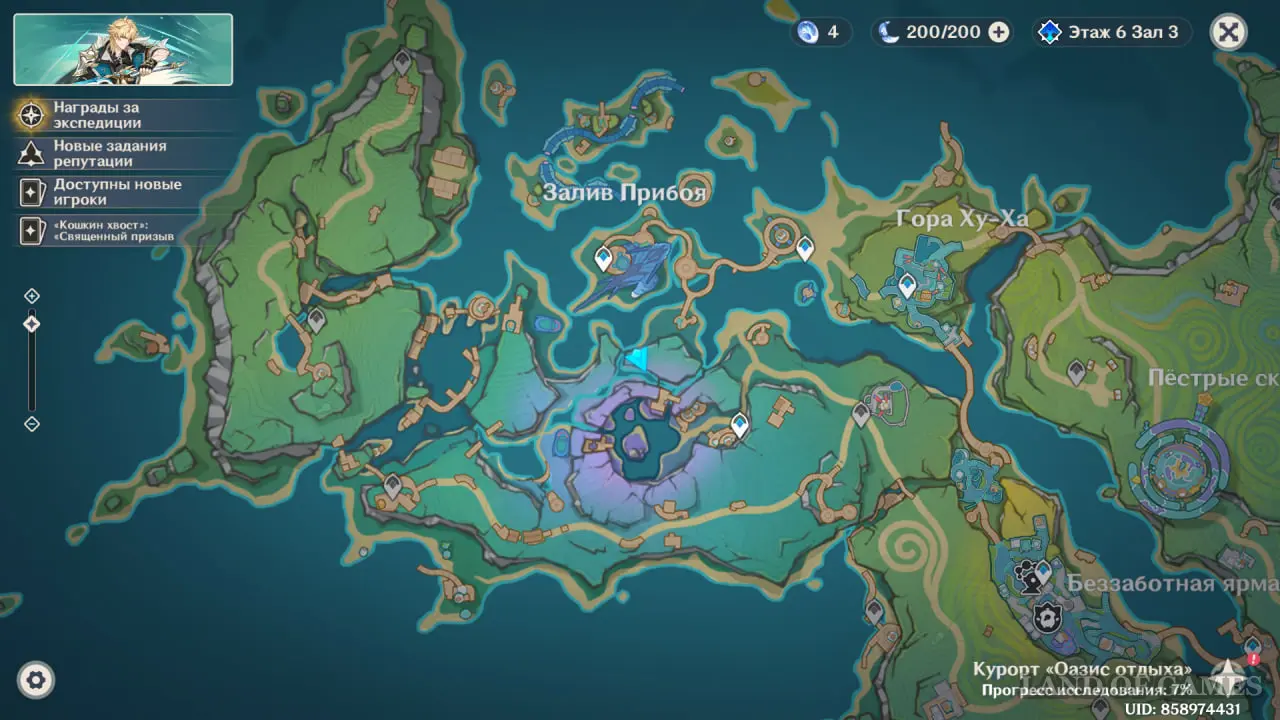The image size is (1280, 720).
Task: Click the waypoint with red exclamation mark
Action: (x=1251, y=649)
